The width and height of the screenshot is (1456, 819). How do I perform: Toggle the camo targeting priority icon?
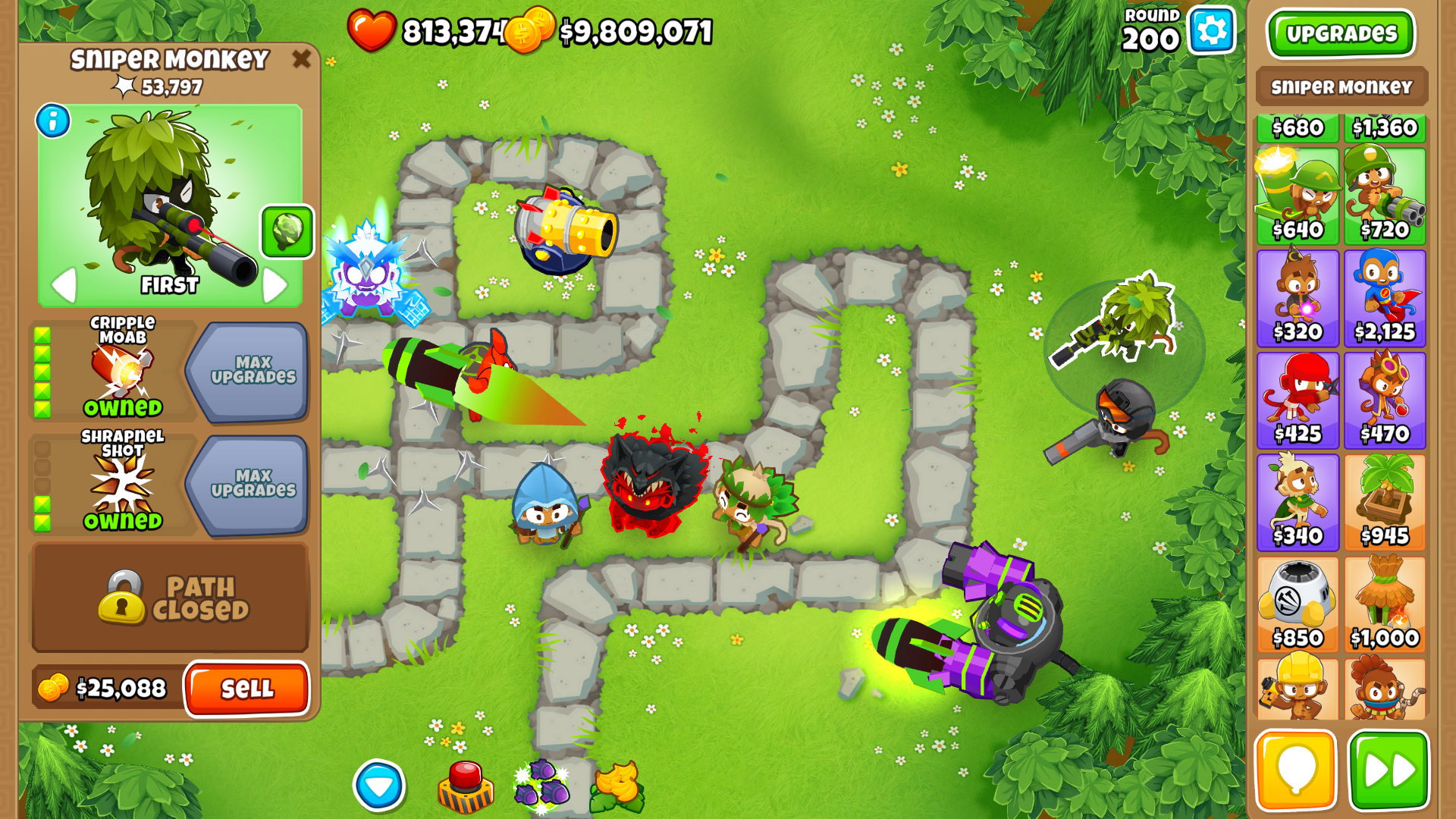[x=287, y=231]
